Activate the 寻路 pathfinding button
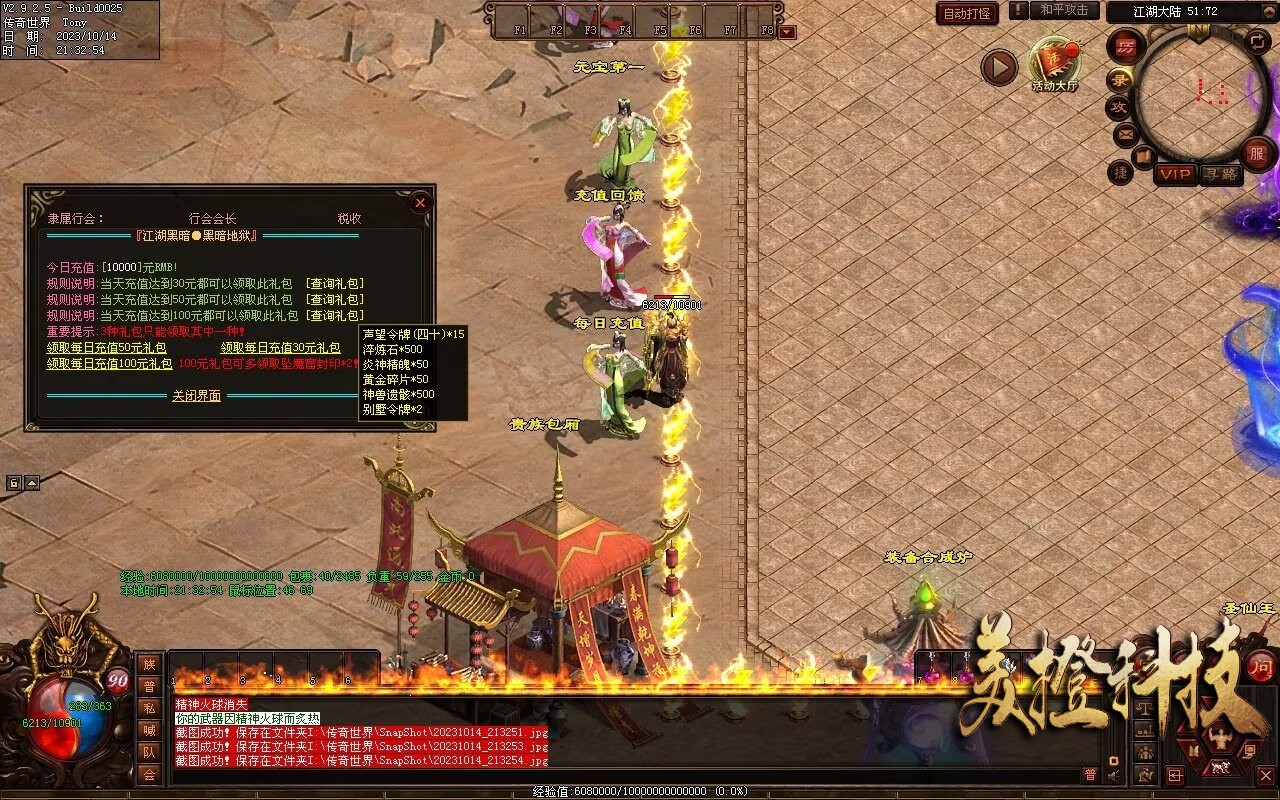 1220,174
